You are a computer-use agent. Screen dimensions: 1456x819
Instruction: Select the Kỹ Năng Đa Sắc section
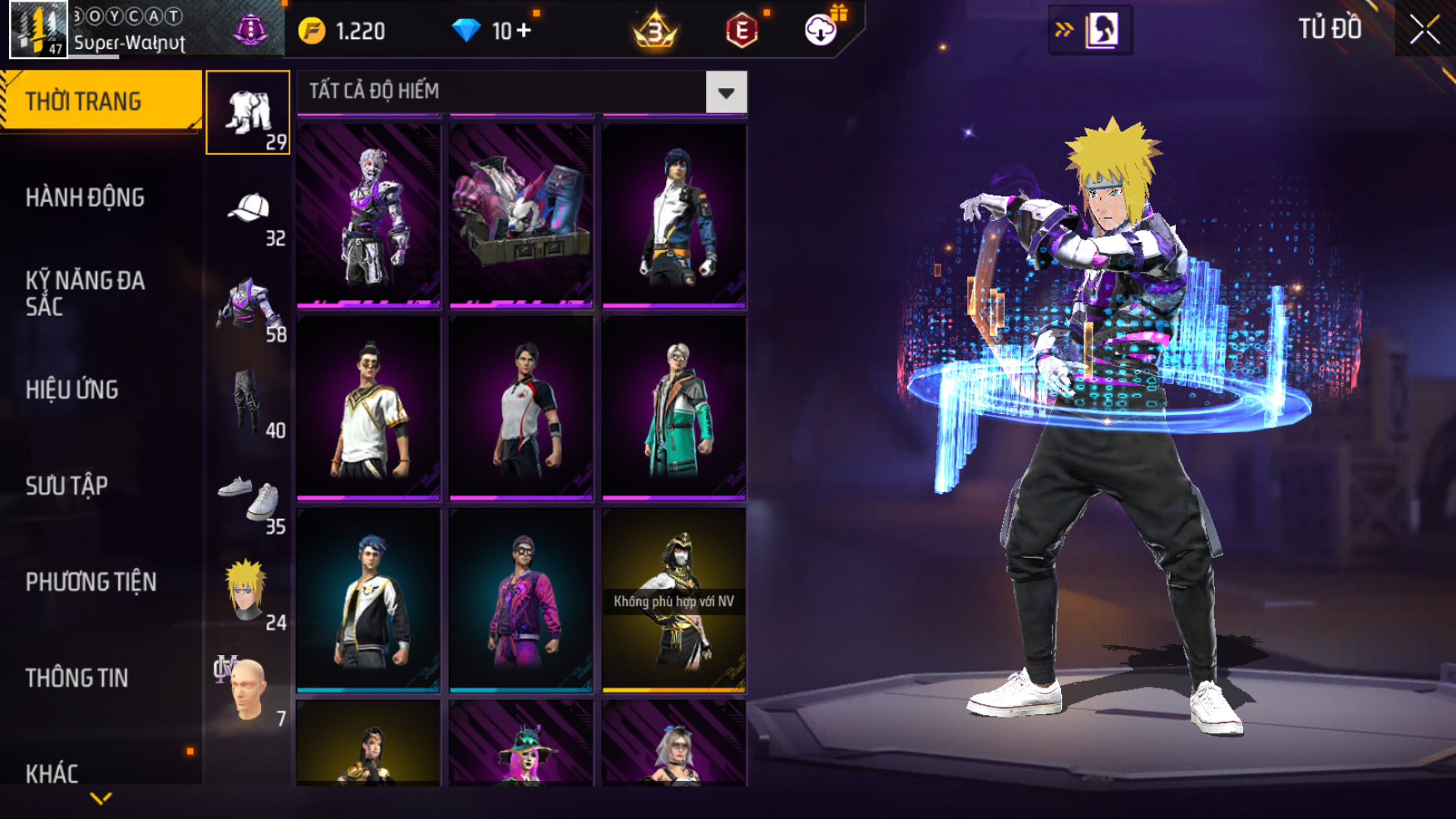point(85,293)
